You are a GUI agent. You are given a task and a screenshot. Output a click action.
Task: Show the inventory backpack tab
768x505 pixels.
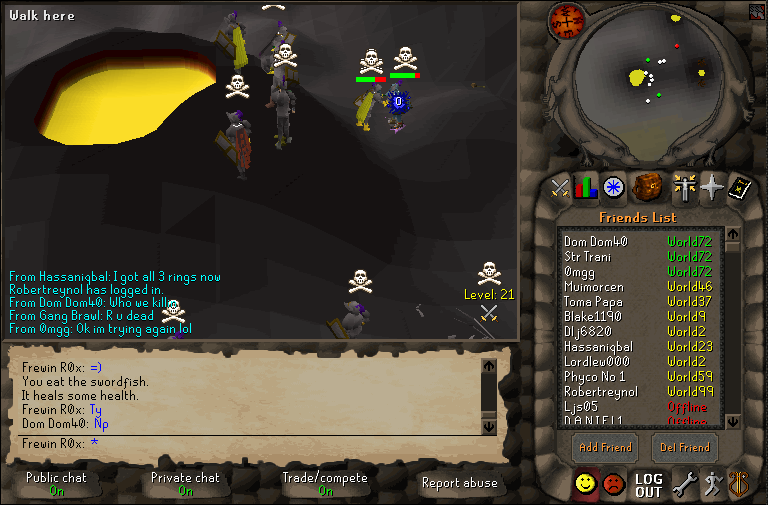click(x=648, y=186)
